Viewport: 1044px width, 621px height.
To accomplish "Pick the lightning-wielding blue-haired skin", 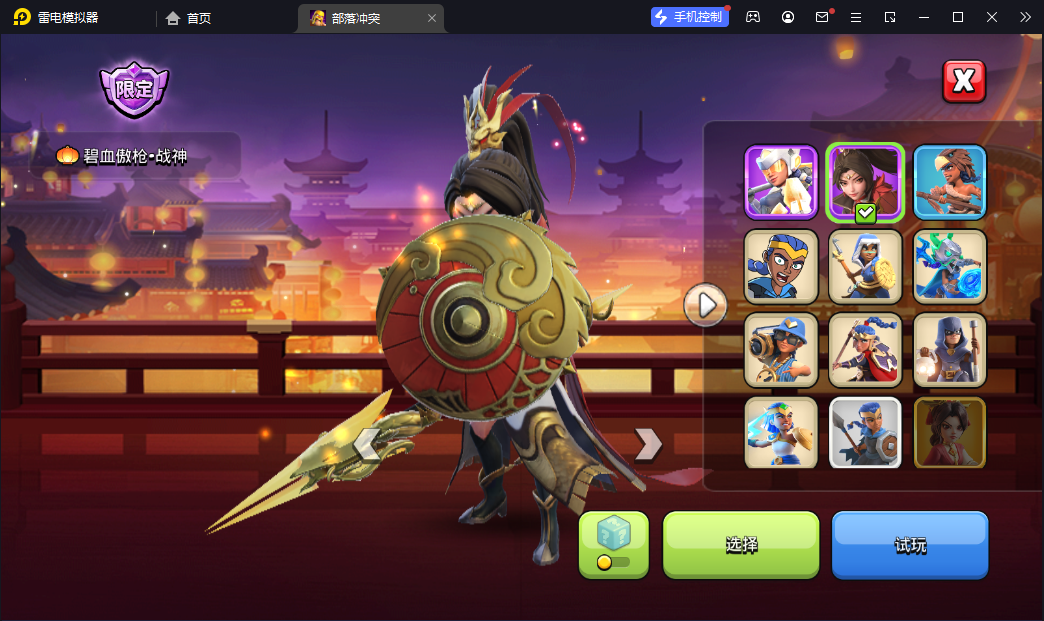I will pos(781,433).
